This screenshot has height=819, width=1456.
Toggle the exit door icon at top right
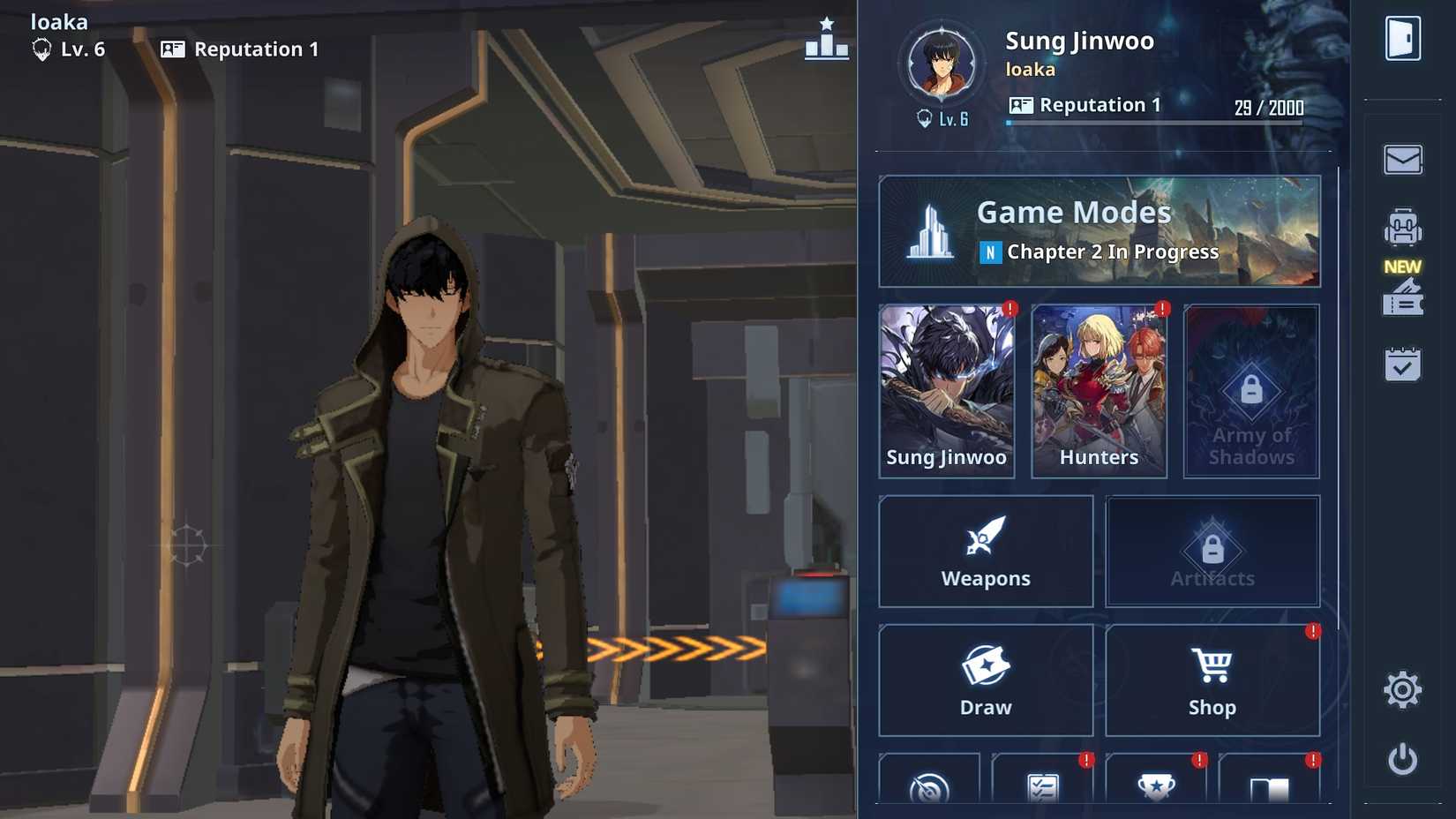(1404, 39)
